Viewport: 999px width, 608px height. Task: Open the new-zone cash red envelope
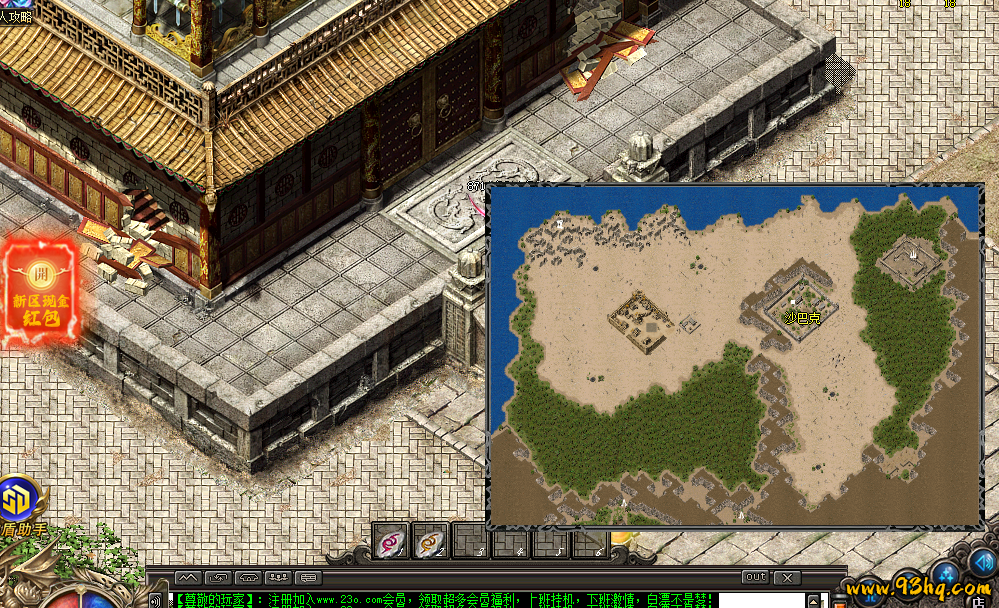[x=41, y=291]
